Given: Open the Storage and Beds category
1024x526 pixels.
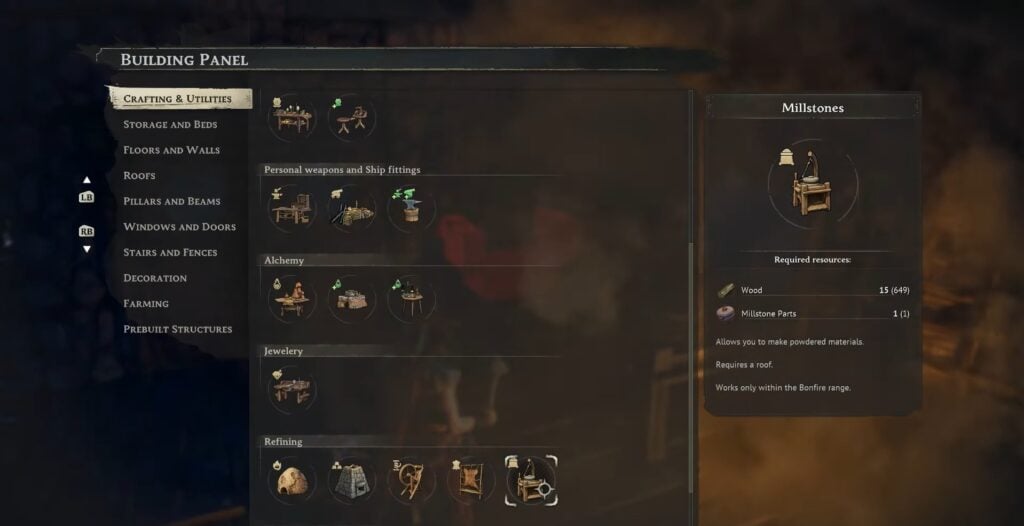Looking at the screenshot, I should click(x=170, y=125).
